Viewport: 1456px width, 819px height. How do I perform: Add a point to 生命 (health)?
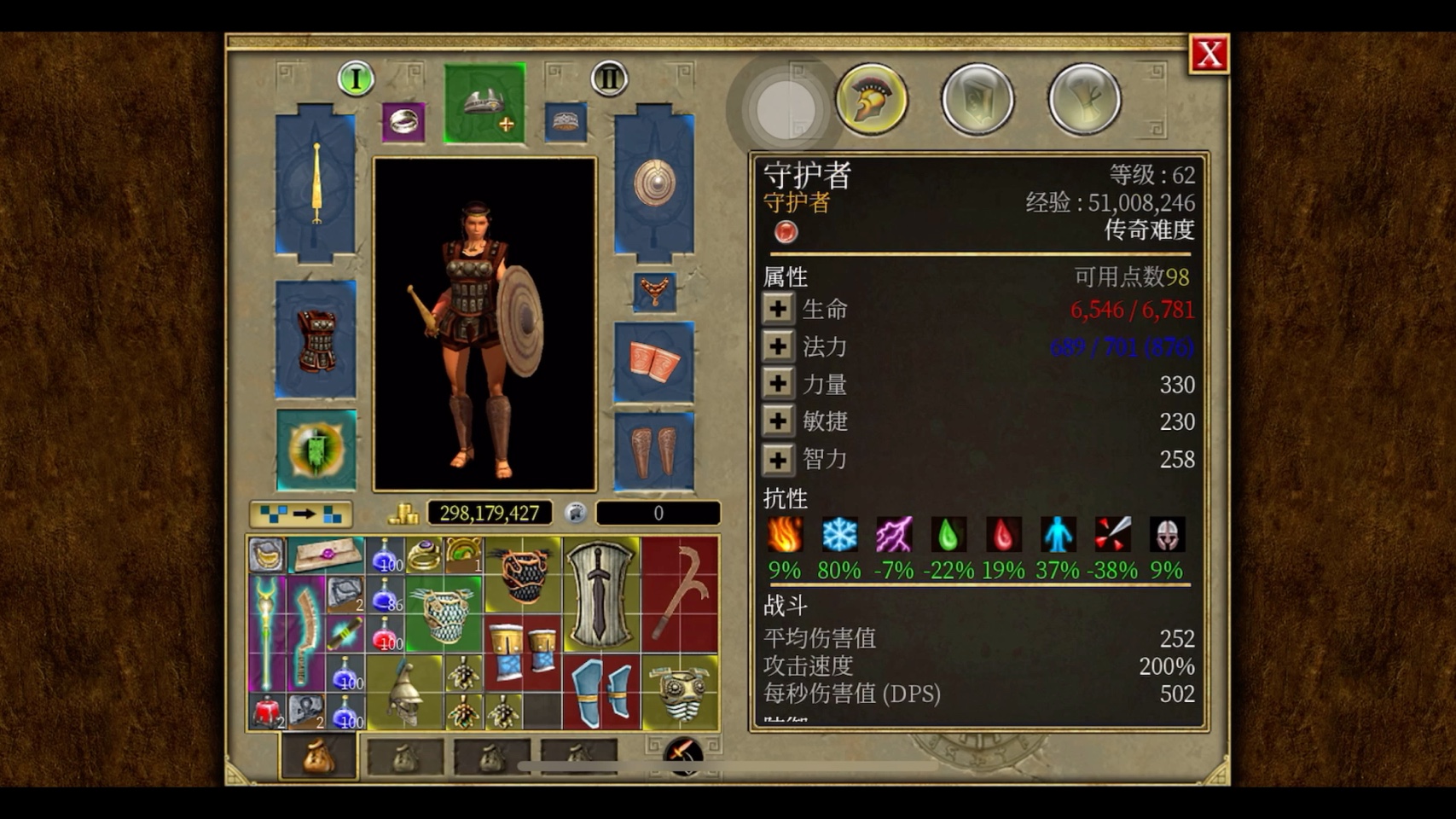coord(777,309)
